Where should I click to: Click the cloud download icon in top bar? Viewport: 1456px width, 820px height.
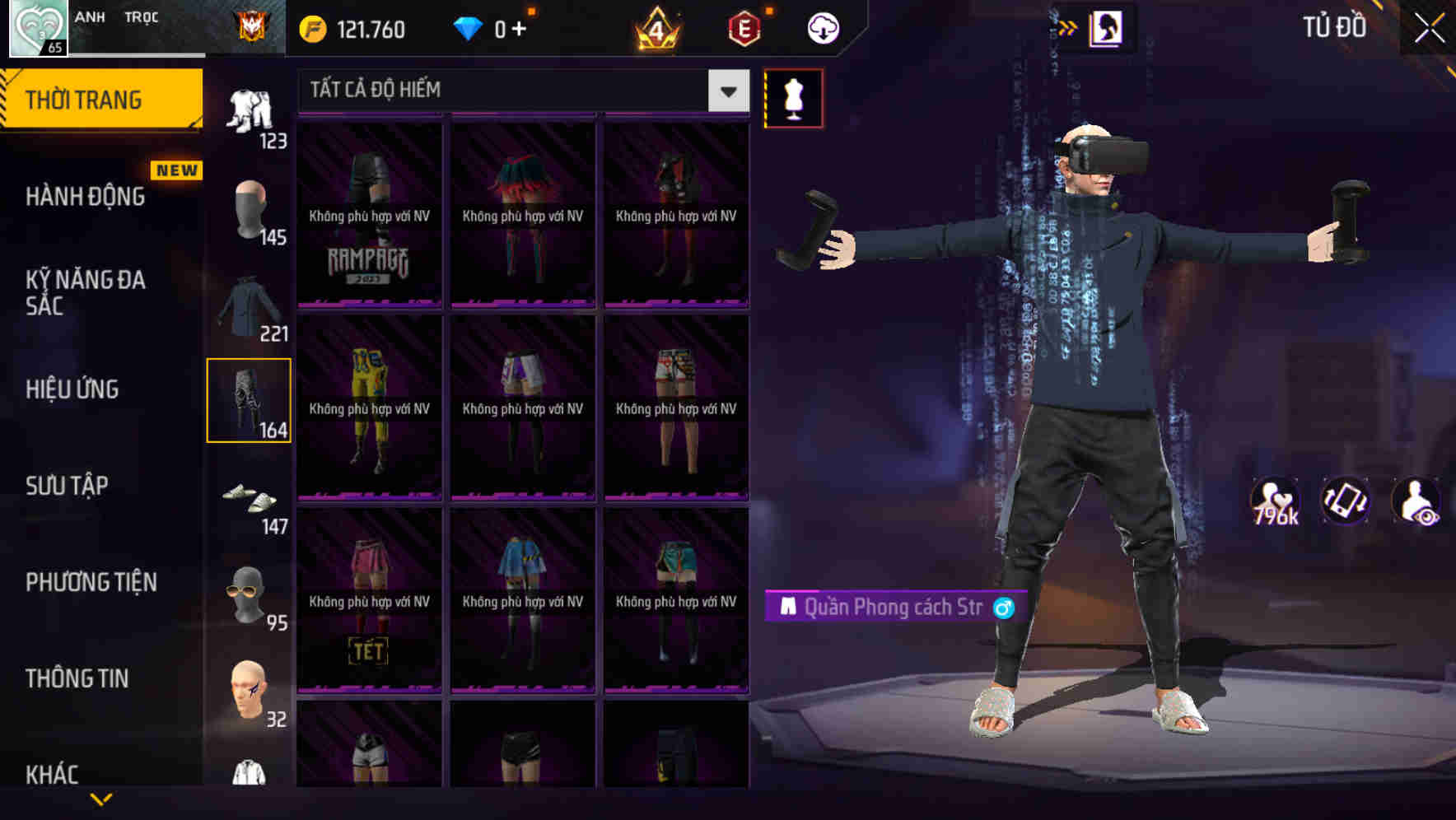point(821,26)
